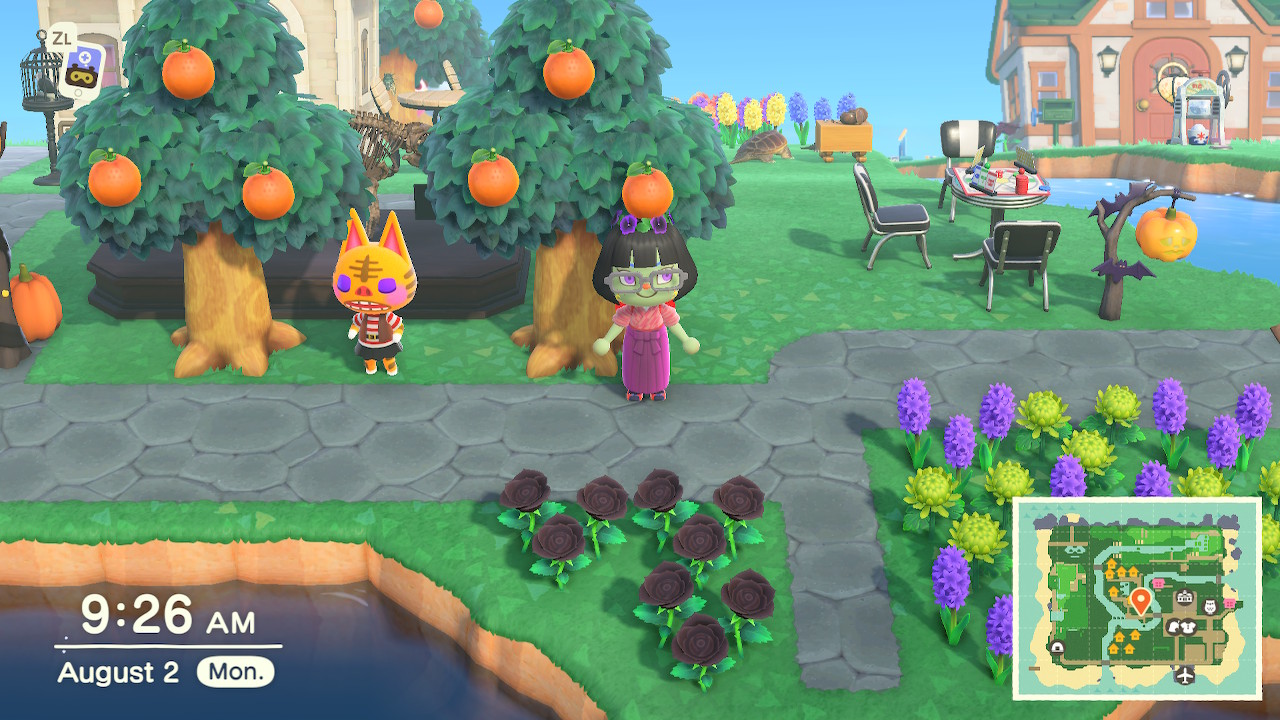1280x720 pixels.
Task: Click the campsite tent marker on minimap
Action: (x=1057, y=646)
